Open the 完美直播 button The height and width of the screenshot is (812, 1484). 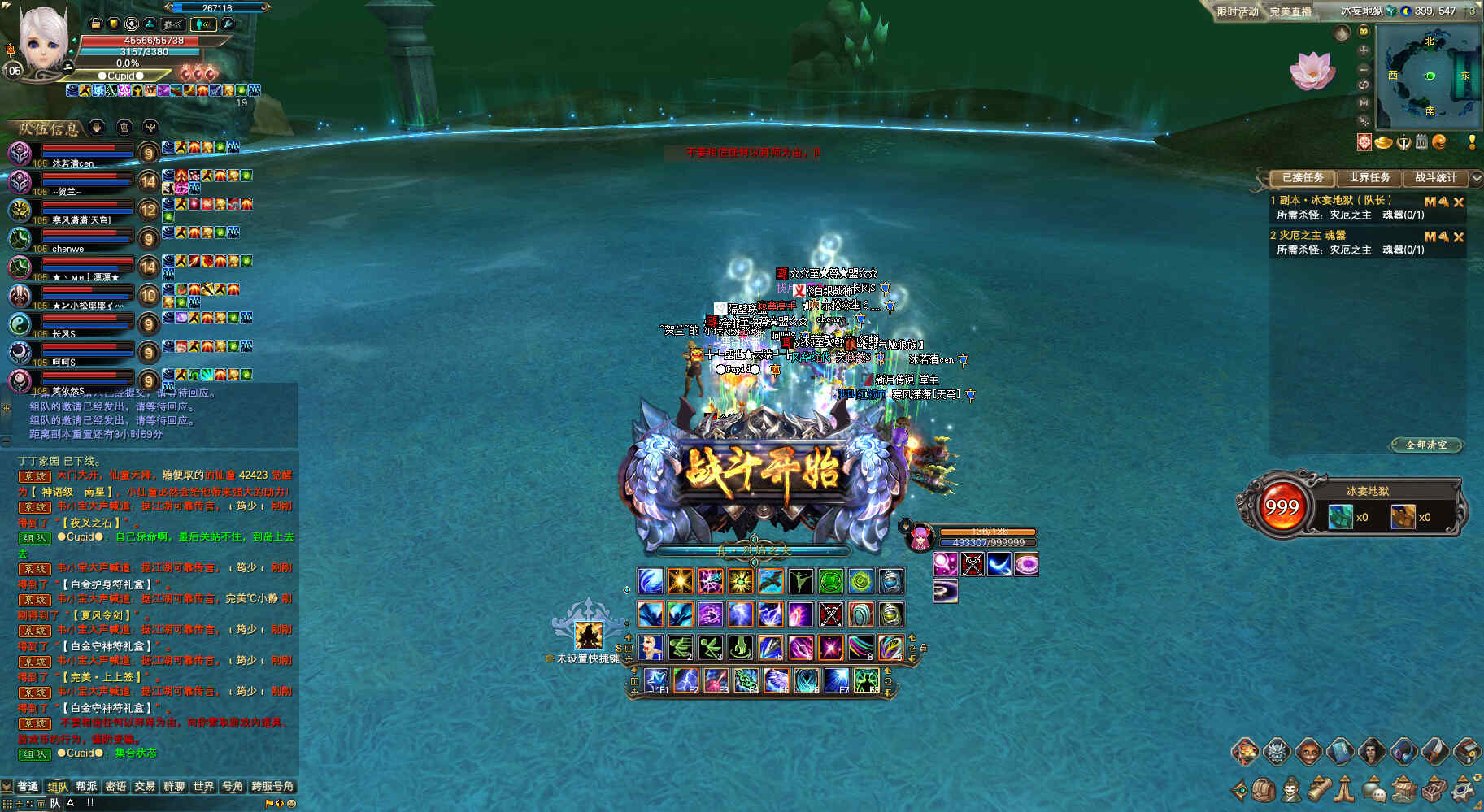pos(1290,11)
